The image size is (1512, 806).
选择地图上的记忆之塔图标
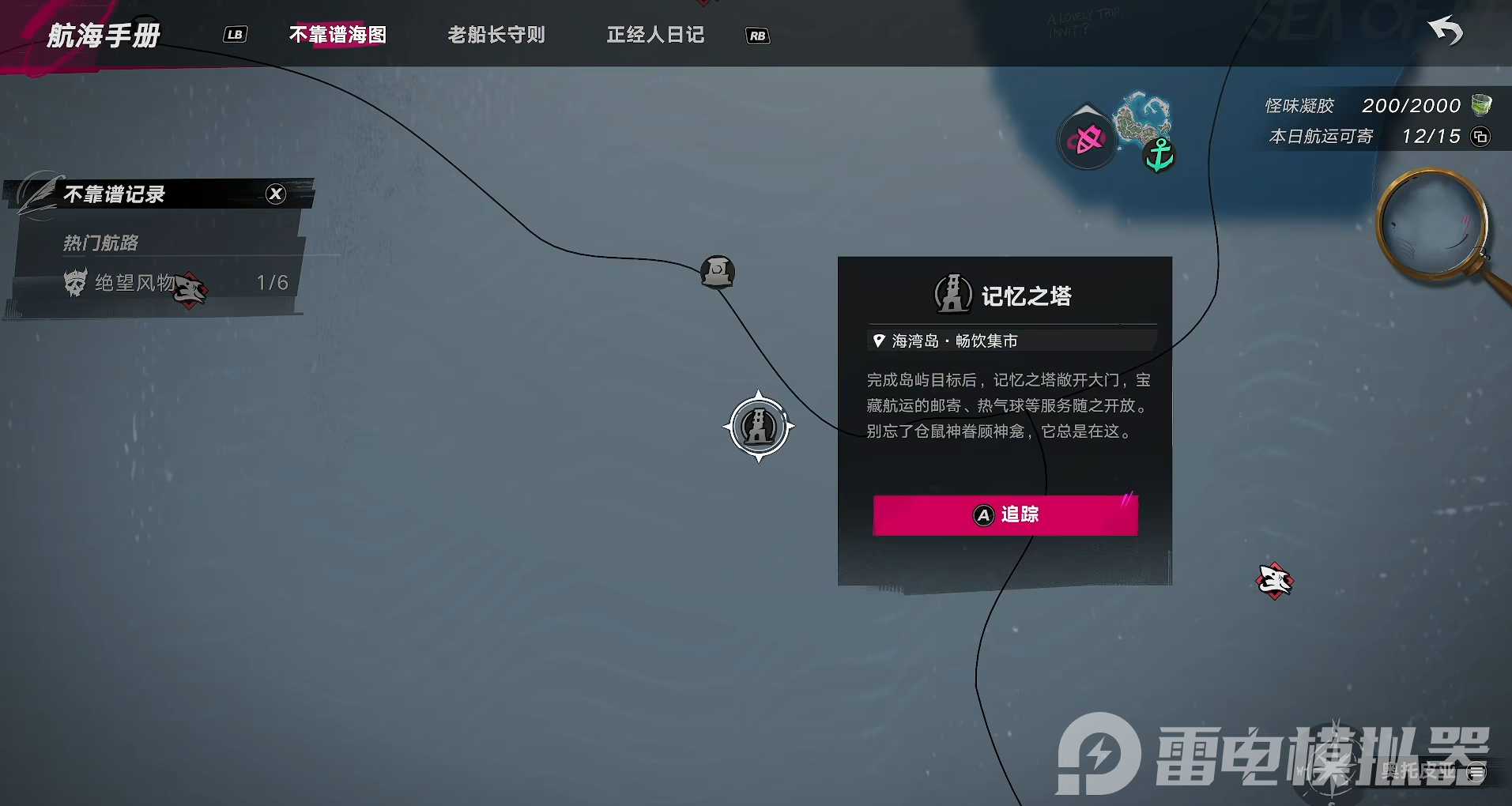[758, 427]
